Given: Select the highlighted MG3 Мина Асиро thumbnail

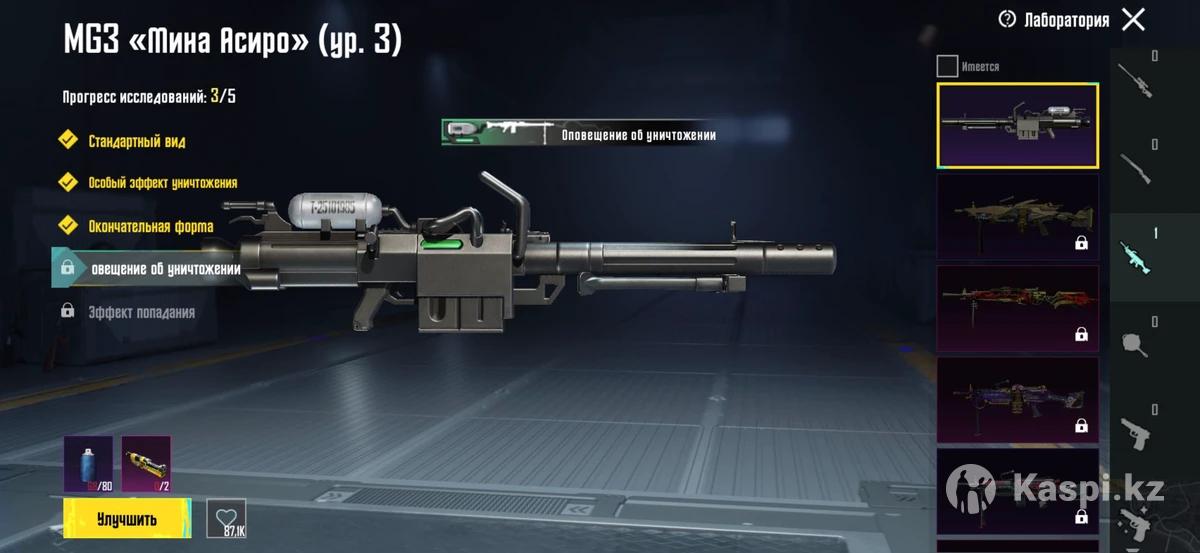Looking at the screenshot, I should 1017,125.
